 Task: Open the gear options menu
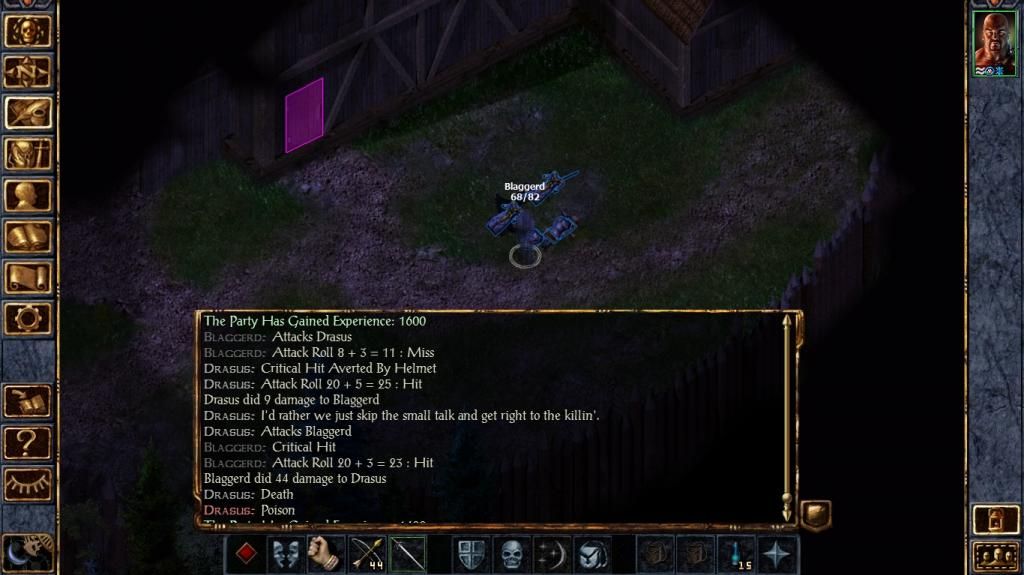point(28,318)
